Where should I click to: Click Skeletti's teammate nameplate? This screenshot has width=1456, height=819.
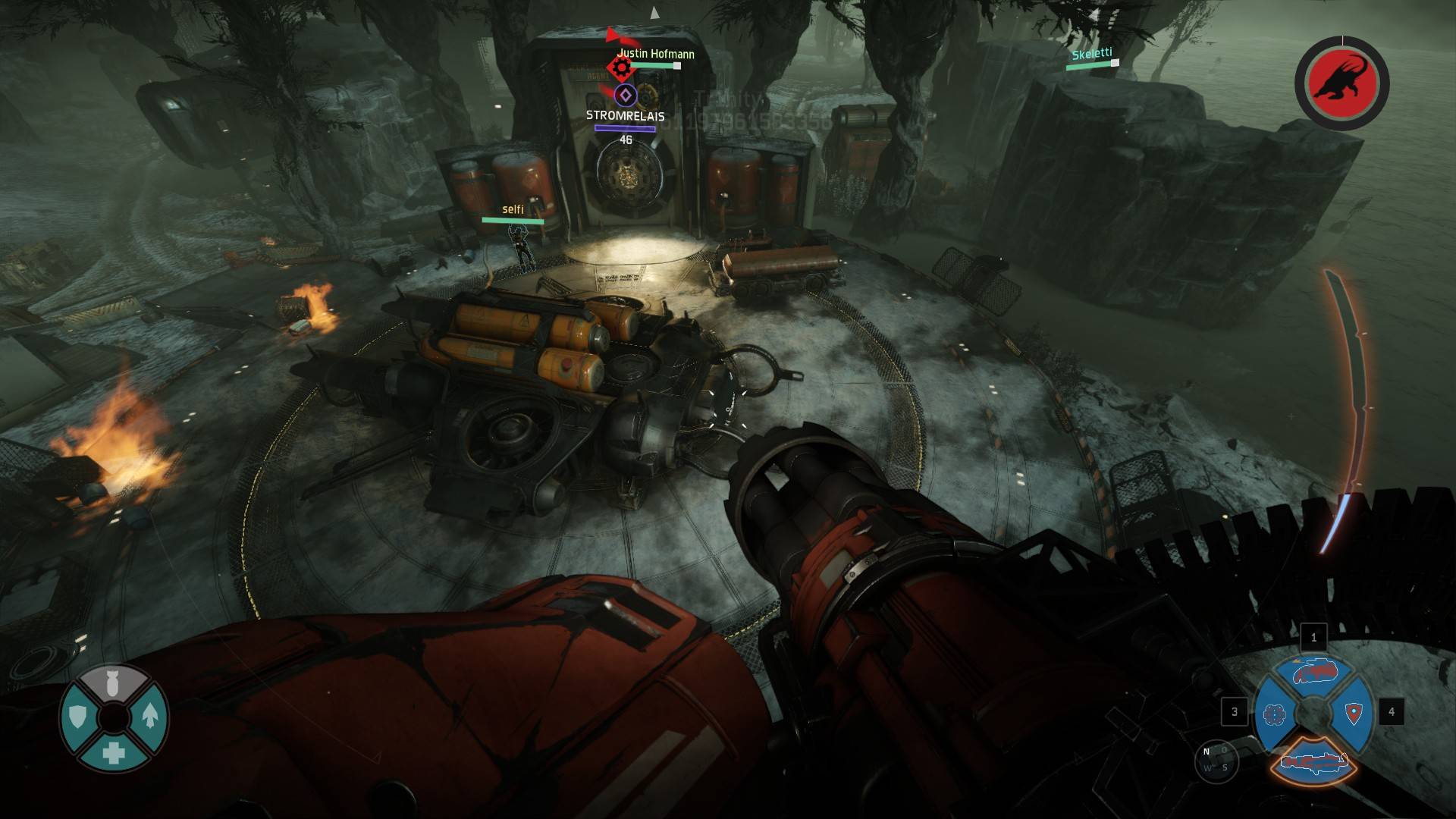tap(1091, 54)
